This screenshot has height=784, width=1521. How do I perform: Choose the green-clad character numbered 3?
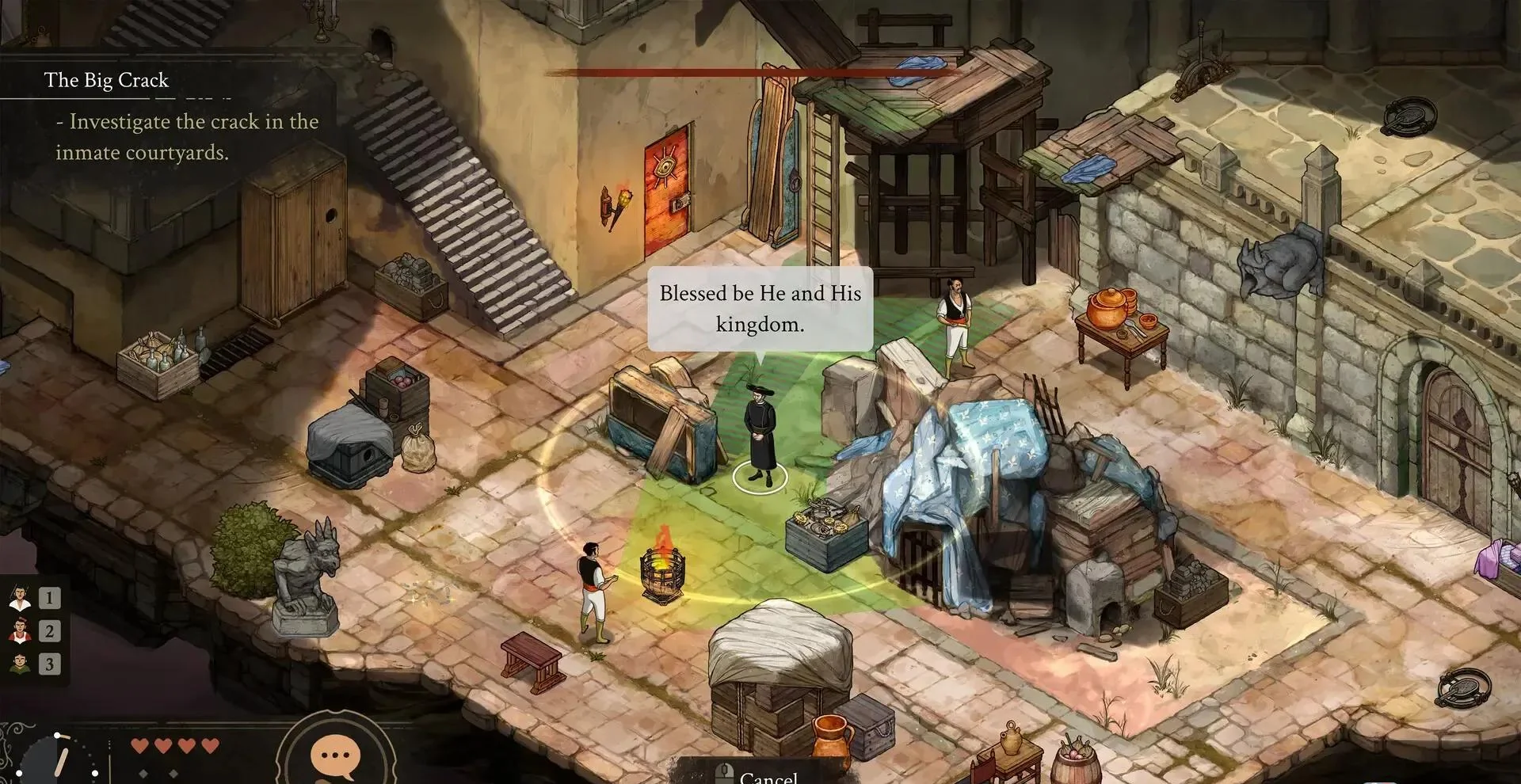point(21,664)
